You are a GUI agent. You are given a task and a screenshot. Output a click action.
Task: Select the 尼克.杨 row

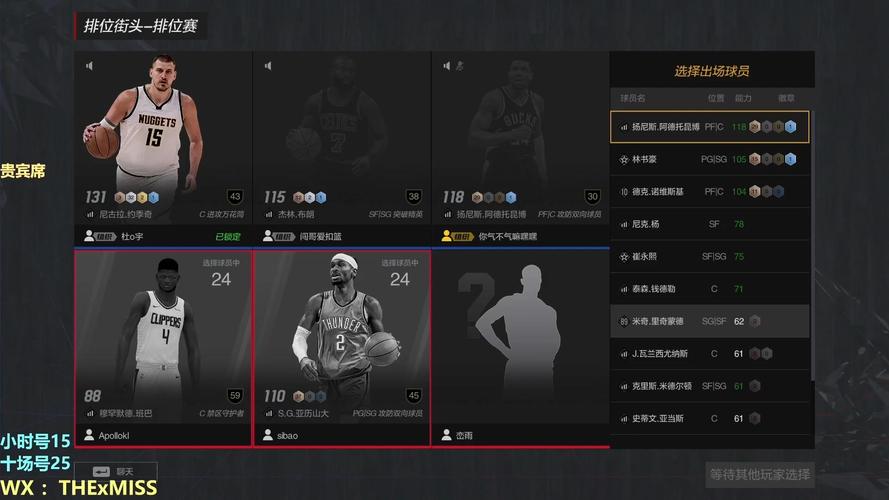709,224
